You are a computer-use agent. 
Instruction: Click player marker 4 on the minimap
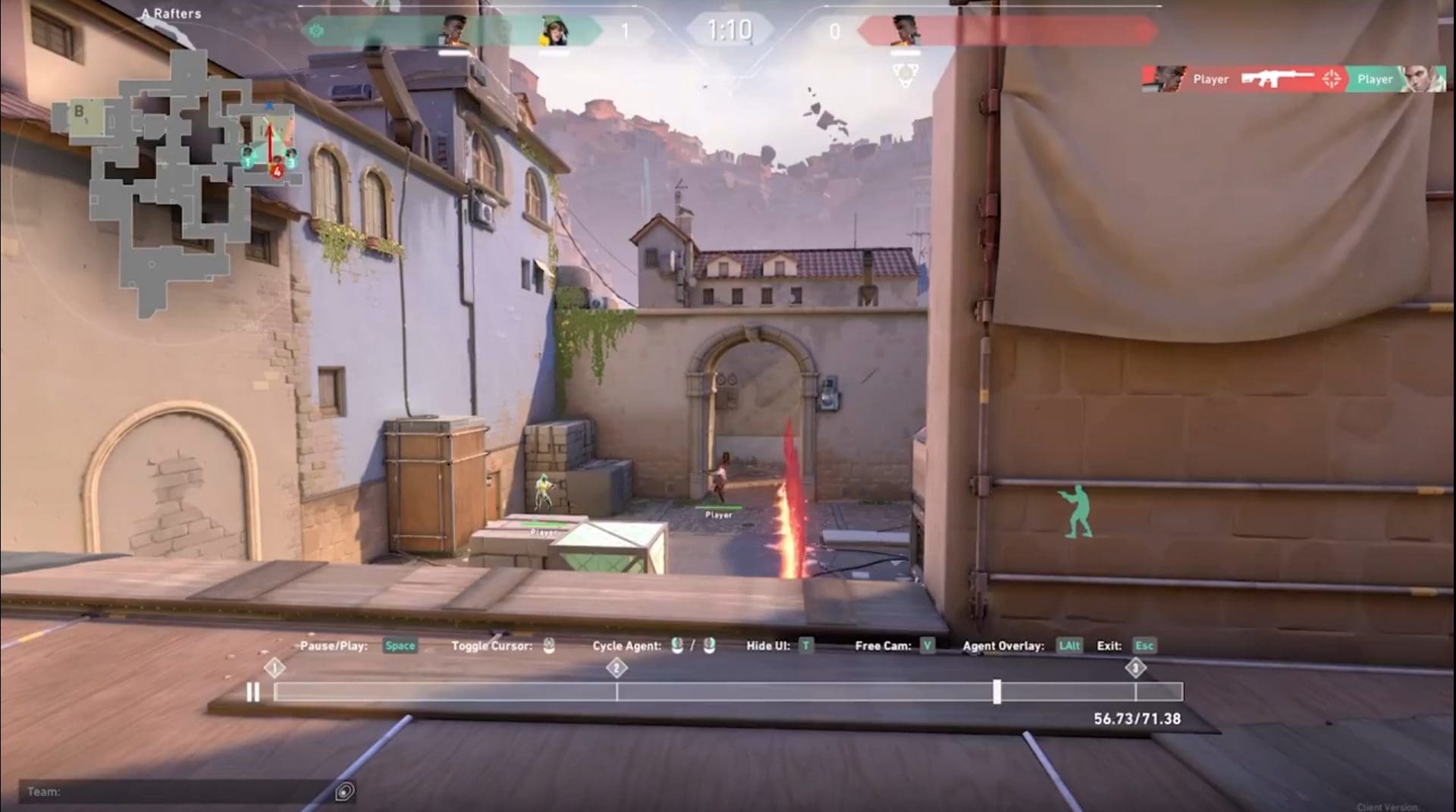point(276,171)
